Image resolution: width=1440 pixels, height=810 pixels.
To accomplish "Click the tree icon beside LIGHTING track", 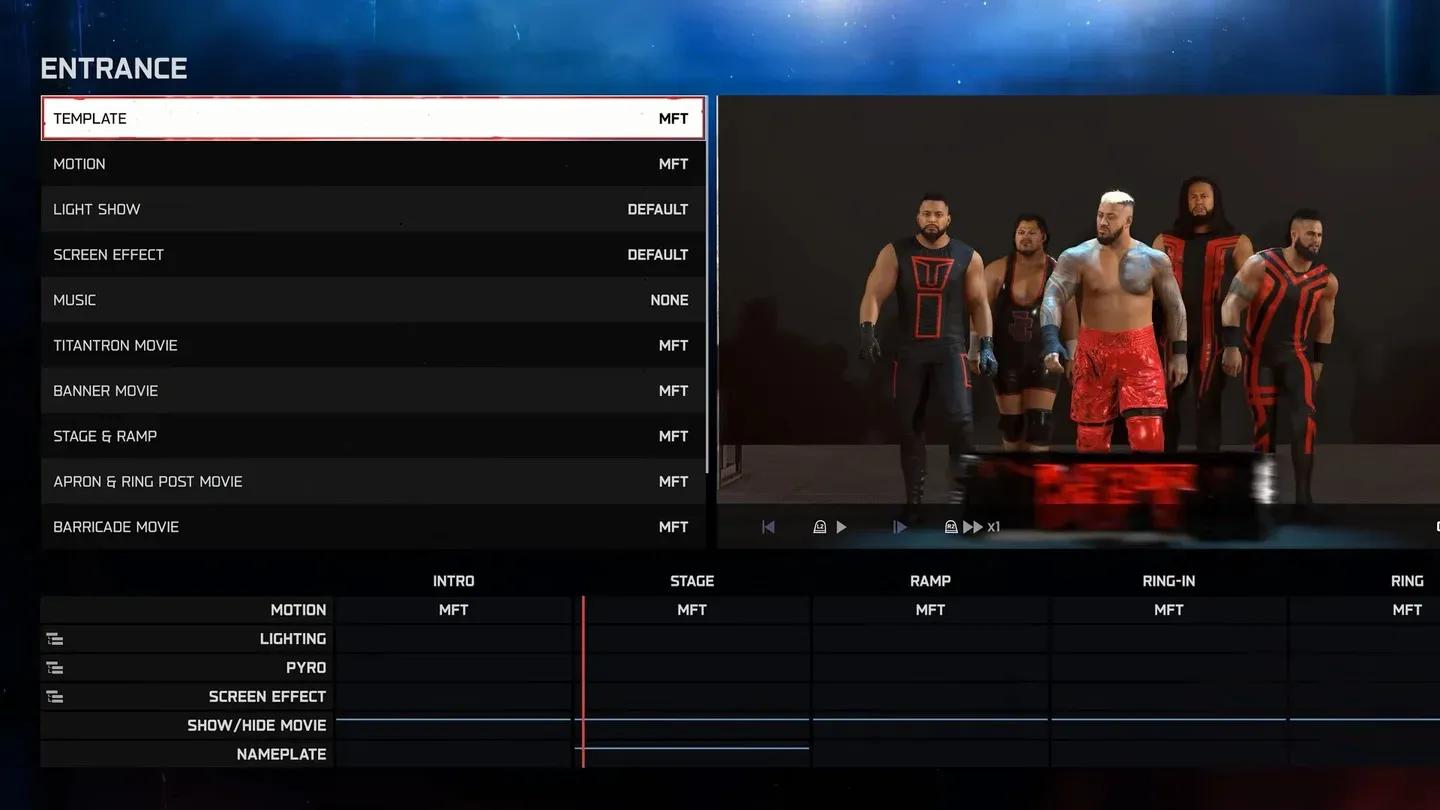I will 54,638.
